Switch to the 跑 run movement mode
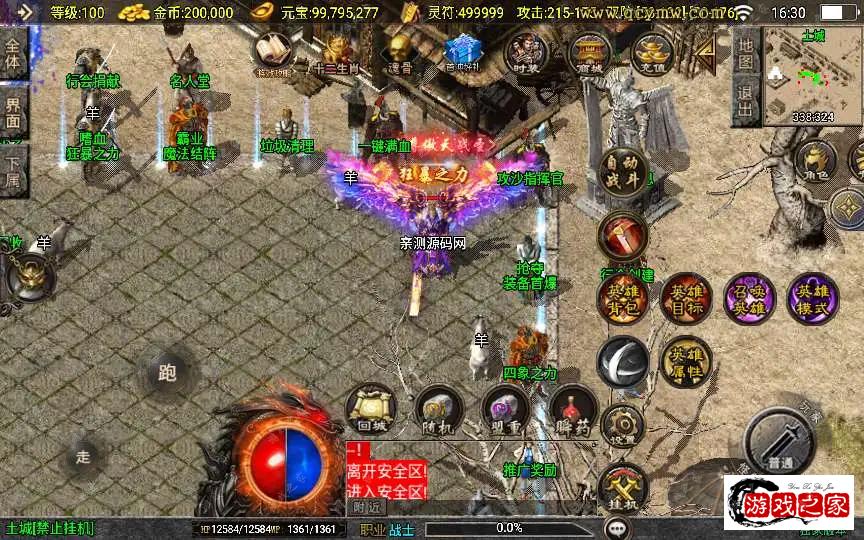This screenshot has width=864, height=540. point(167,373)
